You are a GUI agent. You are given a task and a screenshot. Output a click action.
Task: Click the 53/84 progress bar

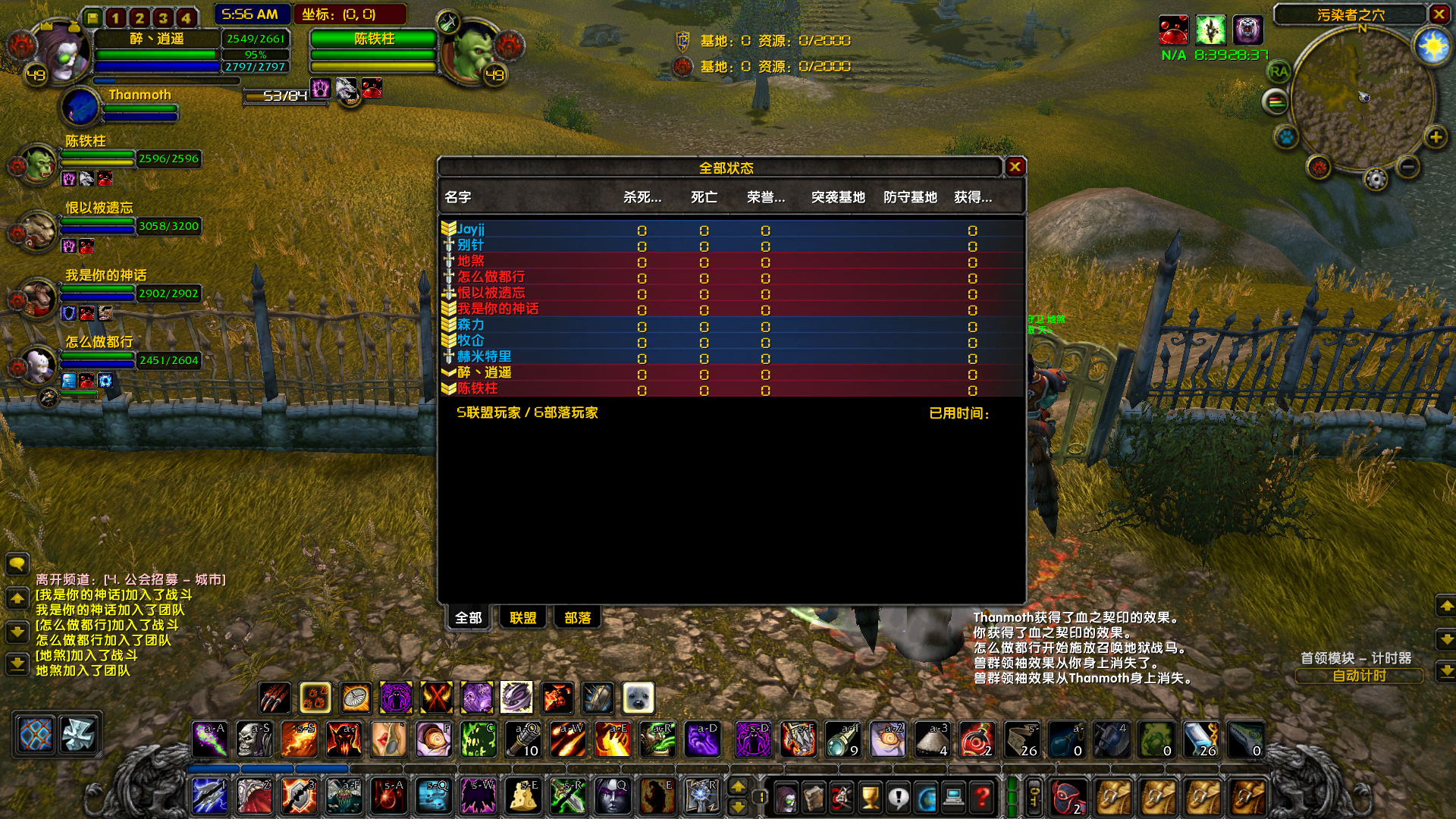point(286,97)
